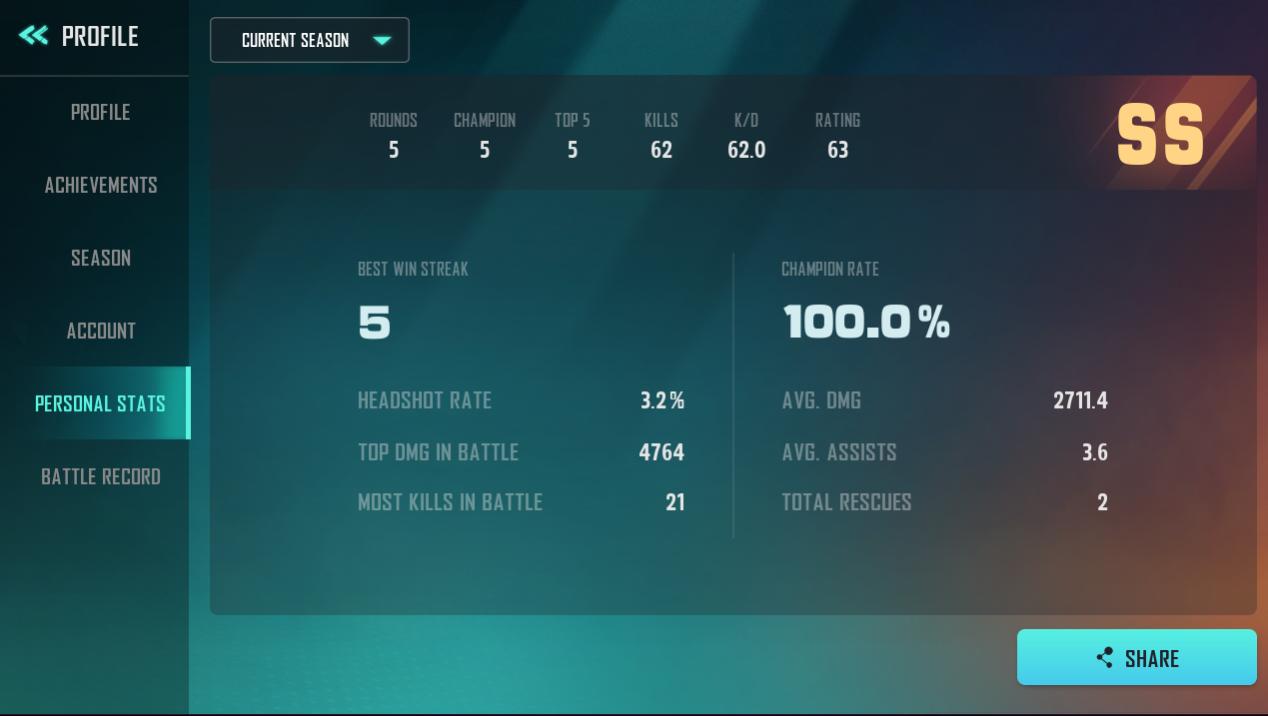
Task: Click the Share button
Action: 1136,657
